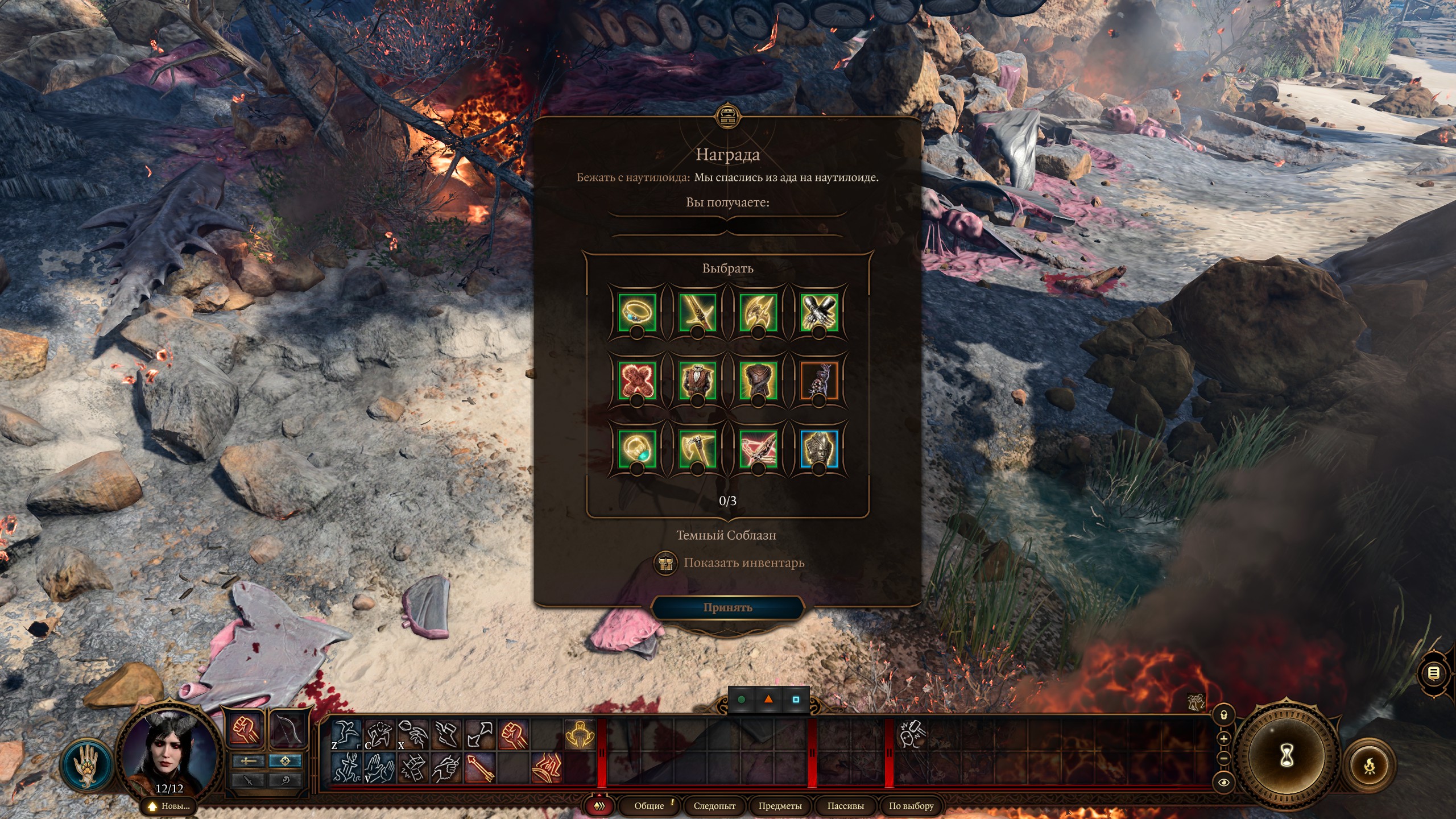The width and height of the screenshot is (1456, 819).
Task: Pick the golden double-bladed axe reward
Action: [758, 312]
